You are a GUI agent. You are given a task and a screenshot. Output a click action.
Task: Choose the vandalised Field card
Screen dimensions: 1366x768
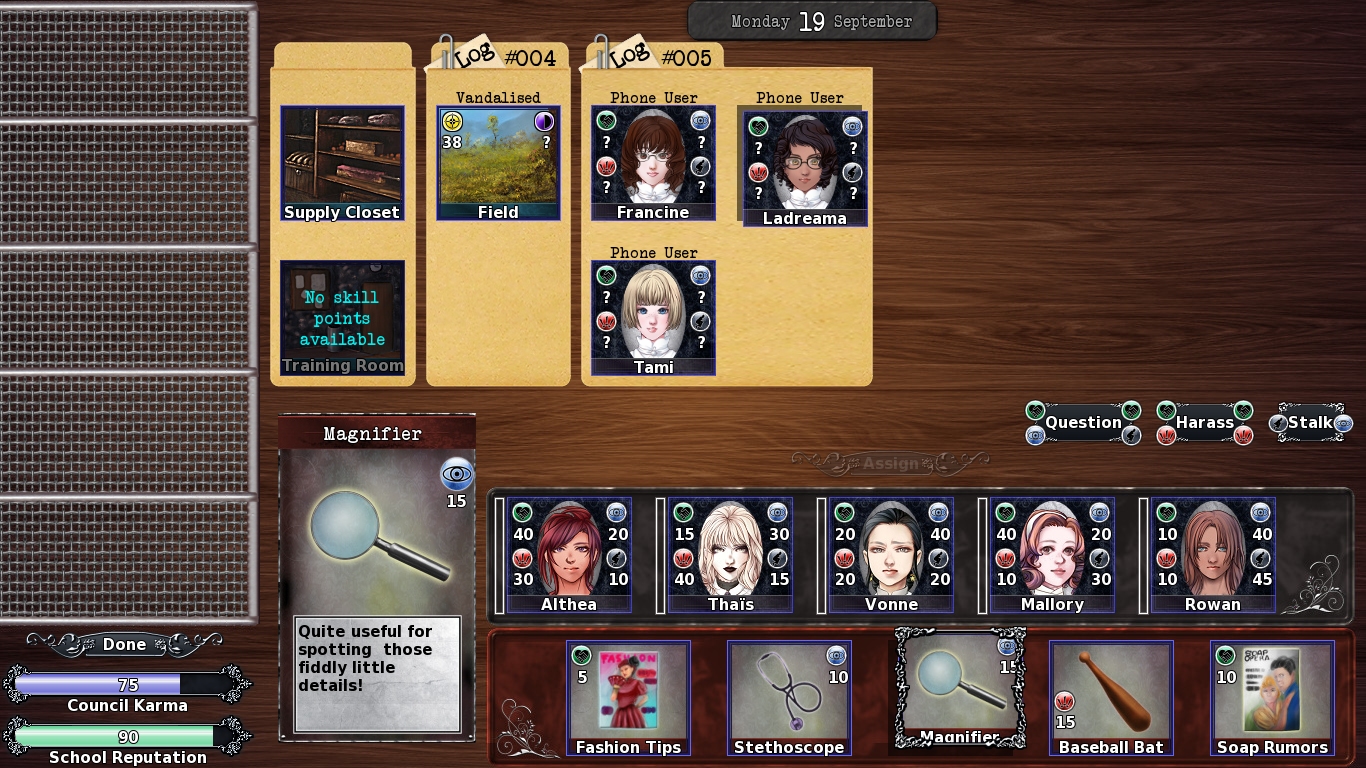pyautogui.click(x=498, y=163)
